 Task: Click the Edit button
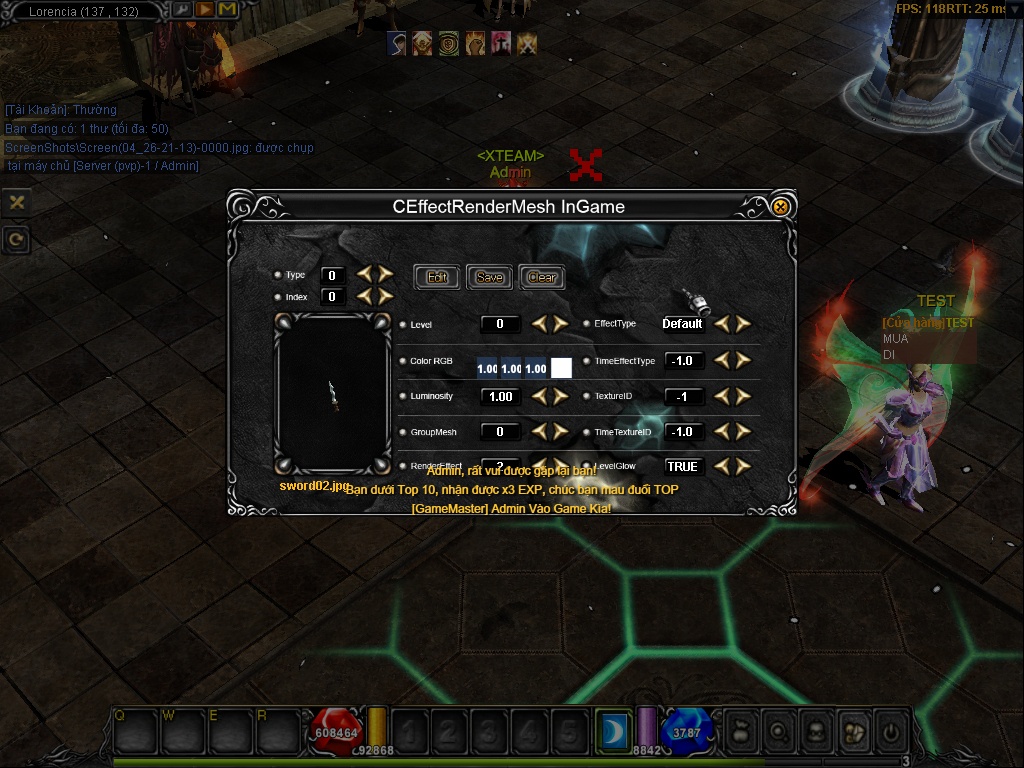[437, 277]
